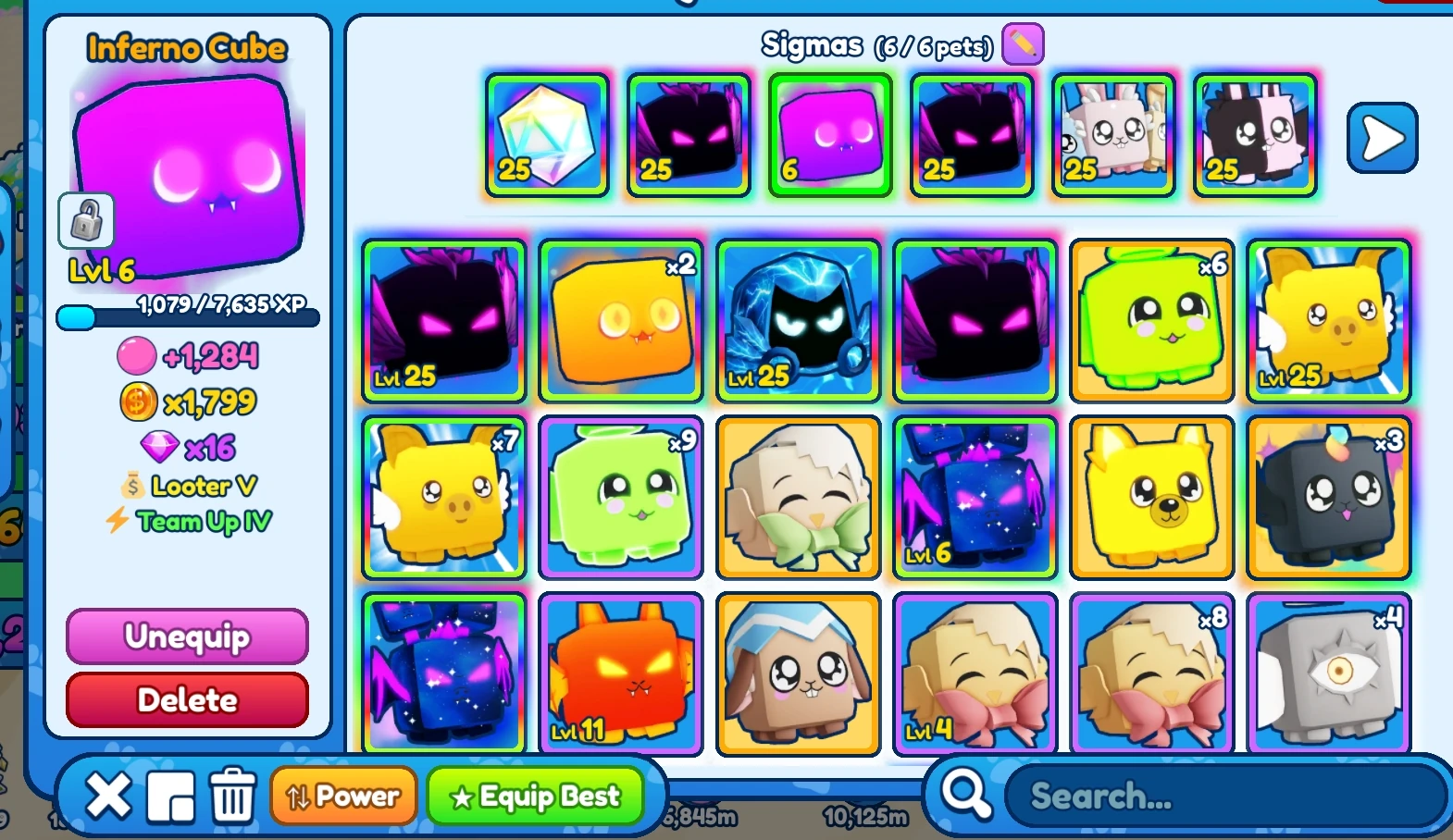The width and height of the screenshot is (1453, 840).
Task: Click the Inferno Cube XP progress bar
Action: point(188,319)
